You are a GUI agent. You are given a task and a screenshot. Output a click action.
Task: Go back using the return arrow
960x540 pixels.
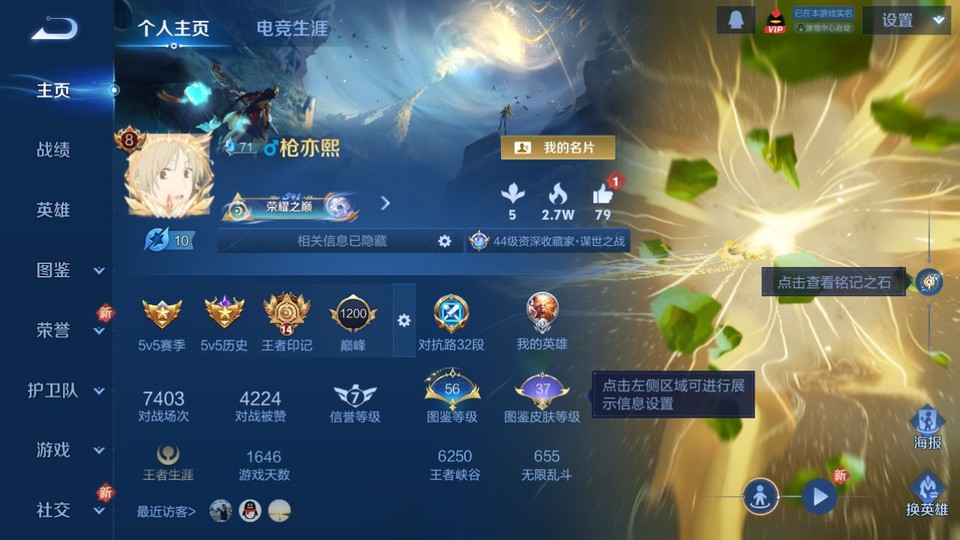click(x=55, y=28)
